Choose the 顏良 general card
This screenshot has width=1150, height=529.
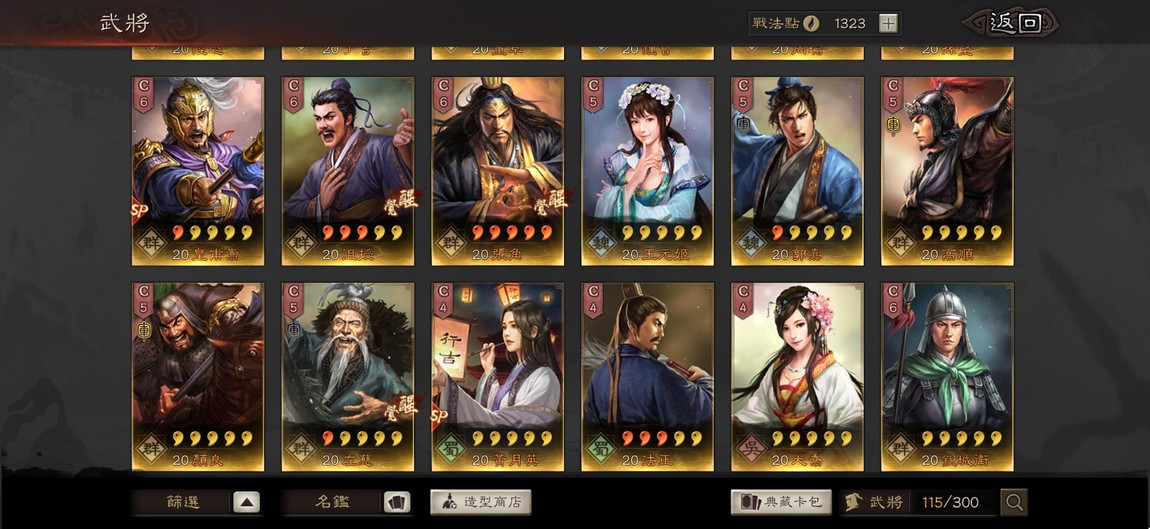(198, 376)
